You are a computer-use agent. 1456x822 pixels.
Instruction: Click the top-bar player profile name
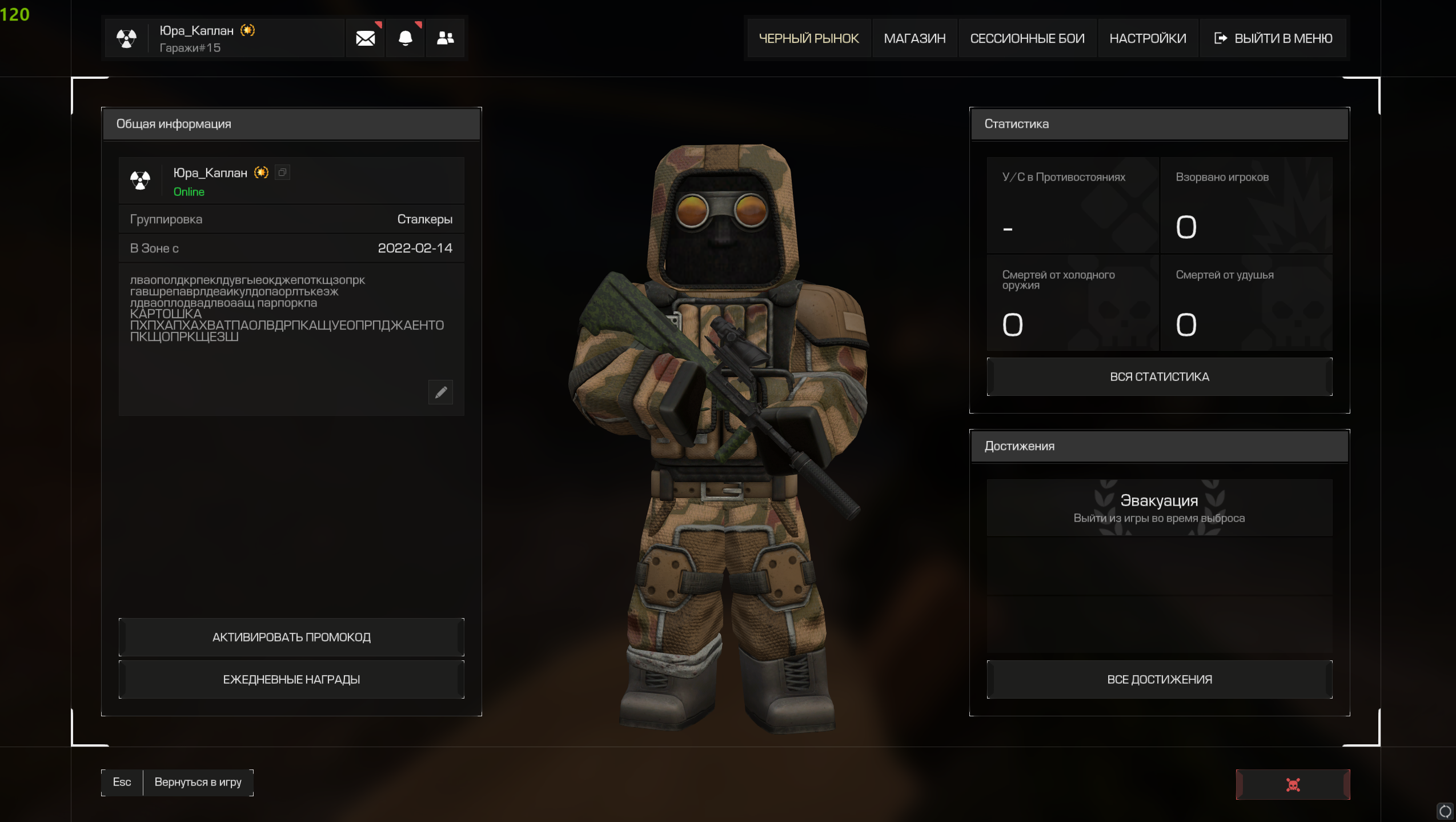(x=196, y=31)
